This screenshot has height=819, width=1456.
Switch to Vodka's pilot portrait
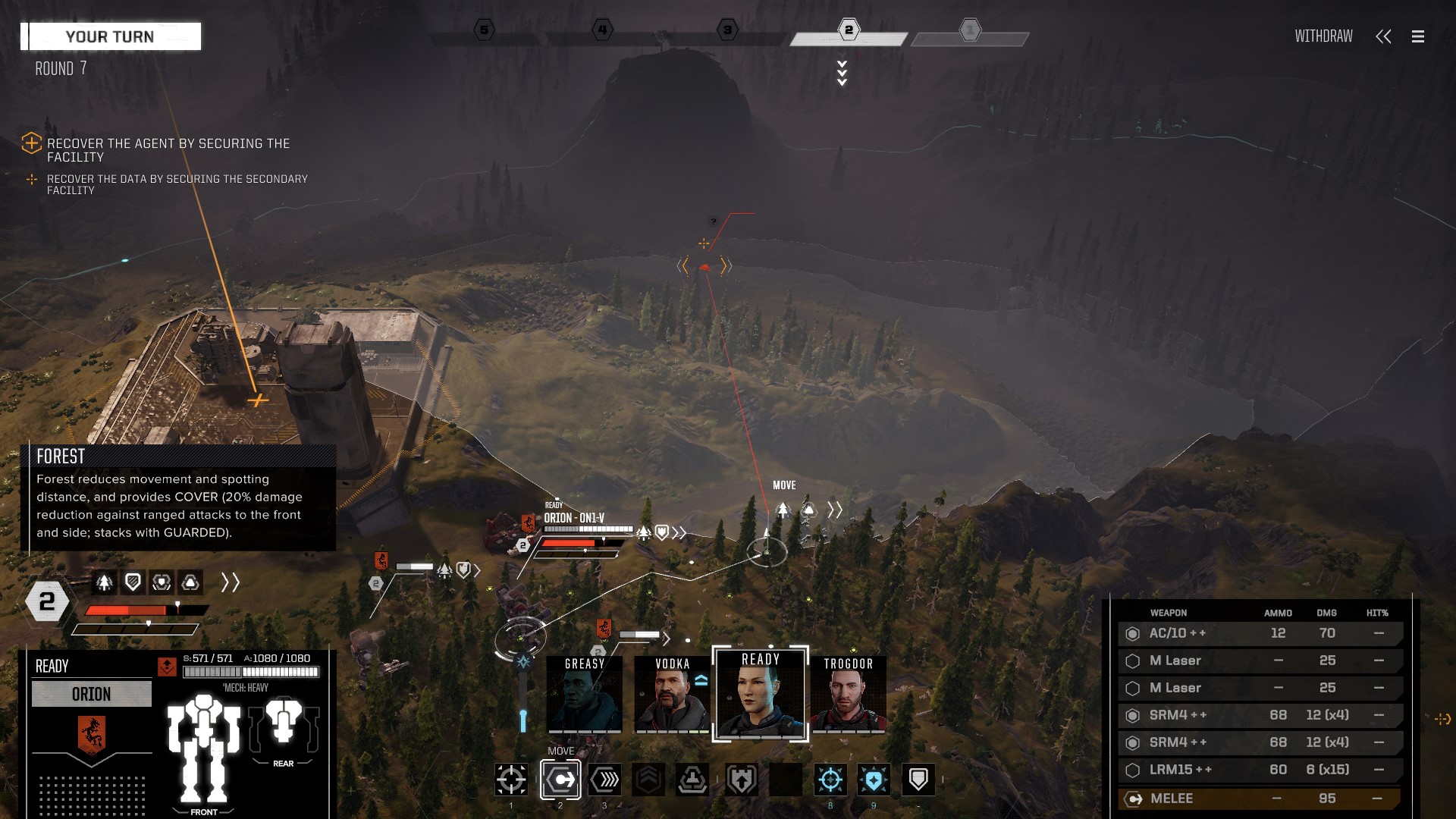[671, 694]
